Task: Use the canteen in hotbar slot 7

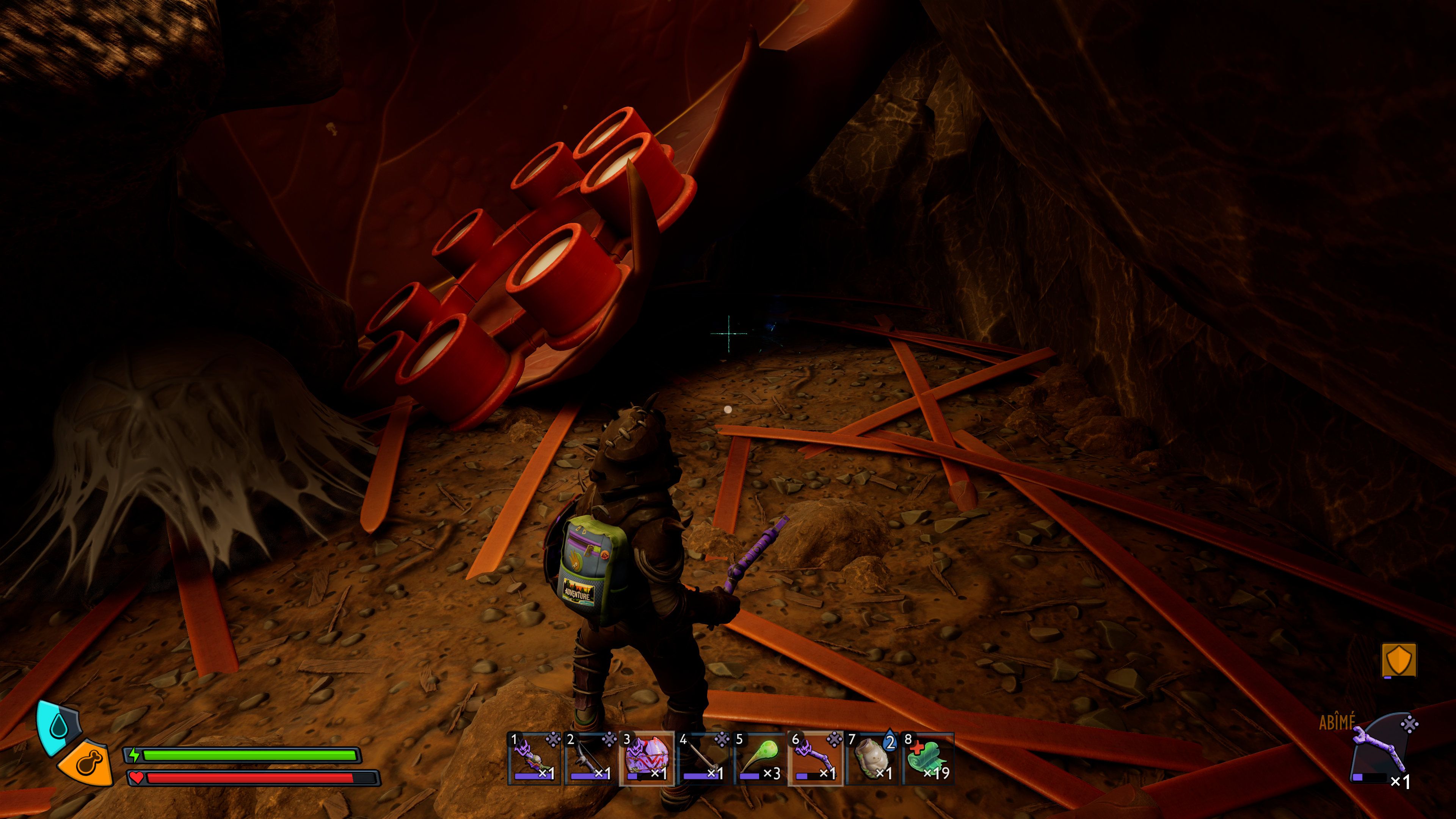Action: (x=872, y=758)
